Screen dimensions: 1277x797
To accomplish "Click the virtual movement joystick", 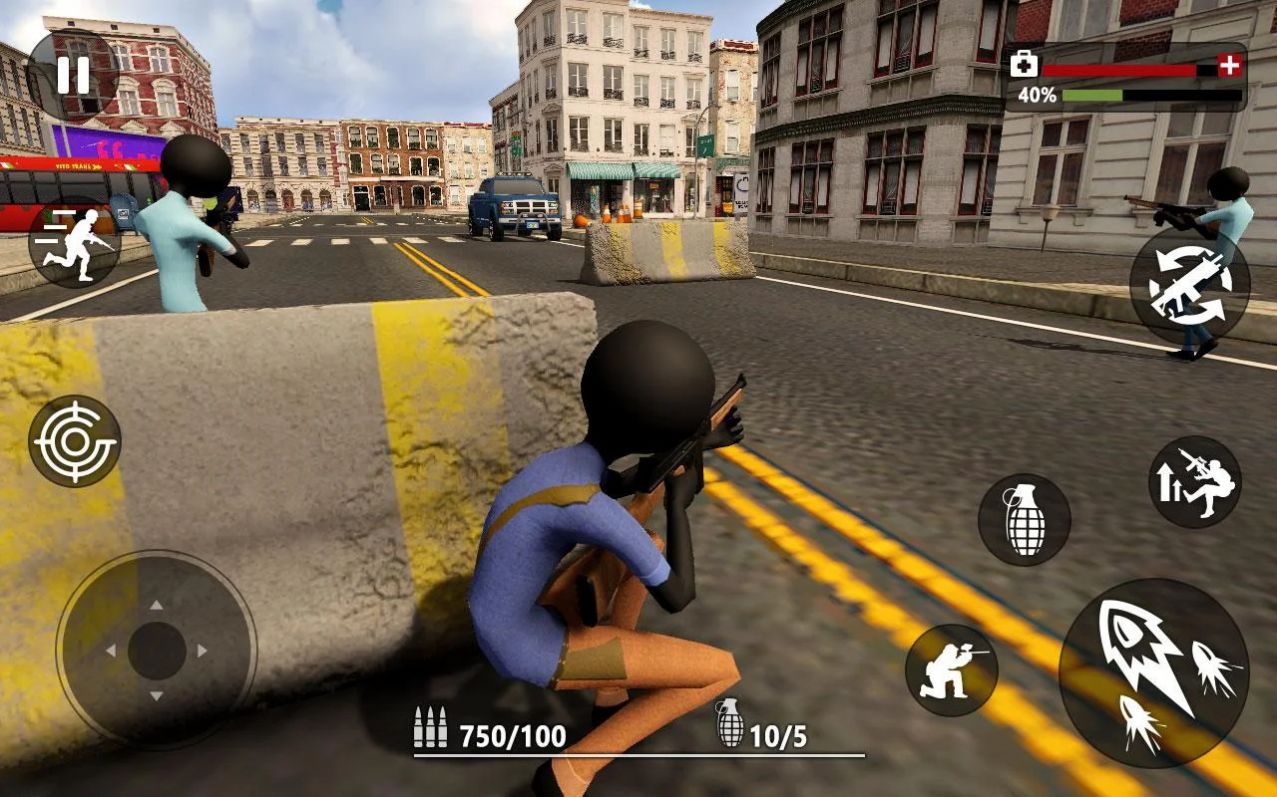I will pos(157,651).
